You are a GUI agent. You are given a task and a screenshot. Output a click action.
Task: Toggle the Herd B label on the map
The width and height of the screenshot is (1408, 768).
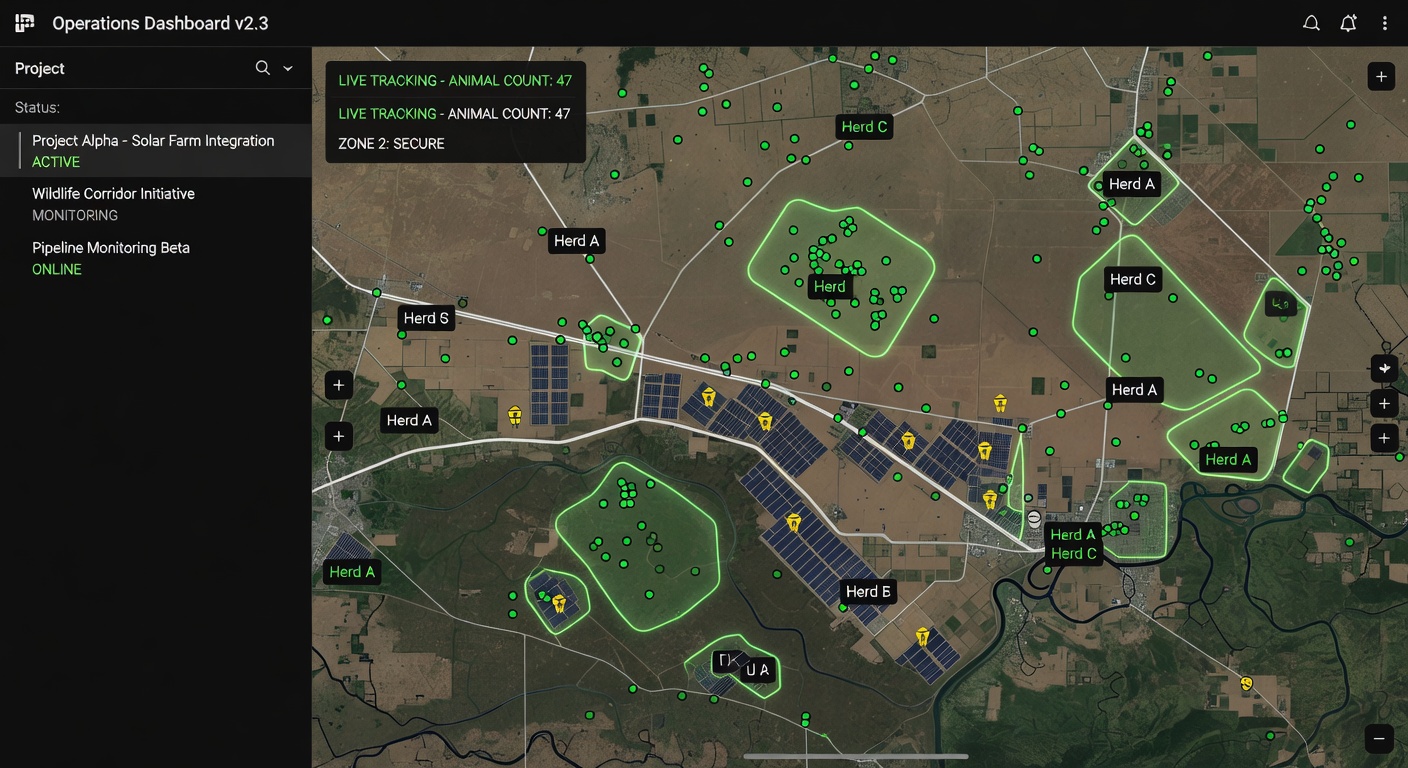pos(868,591)
